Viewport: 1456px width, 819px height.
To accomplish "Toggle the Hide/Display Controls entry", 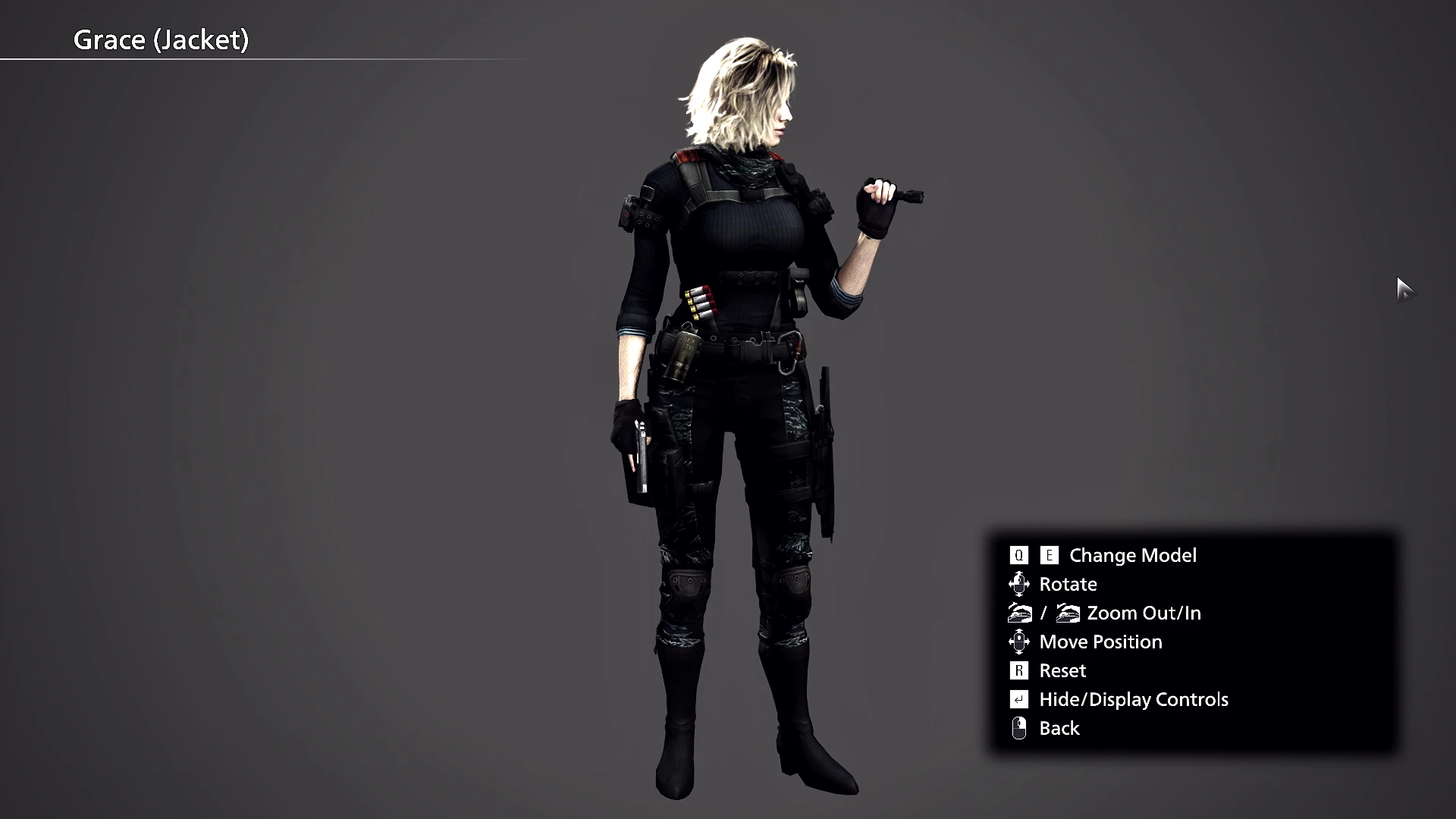I will 1133,699.
